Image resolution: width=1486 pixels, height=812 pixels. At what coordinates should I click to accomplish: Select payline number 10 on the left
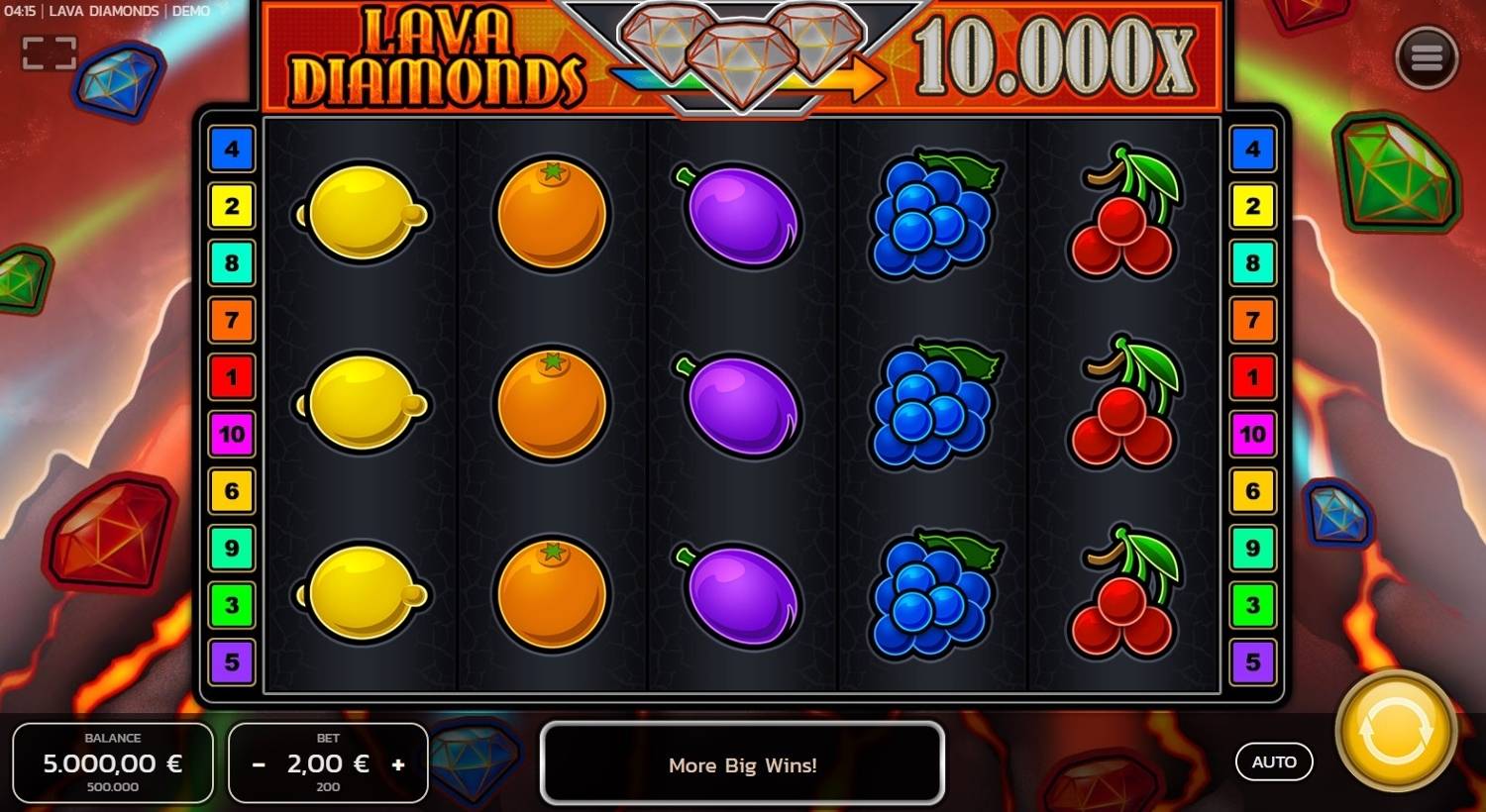coord(231,434)
